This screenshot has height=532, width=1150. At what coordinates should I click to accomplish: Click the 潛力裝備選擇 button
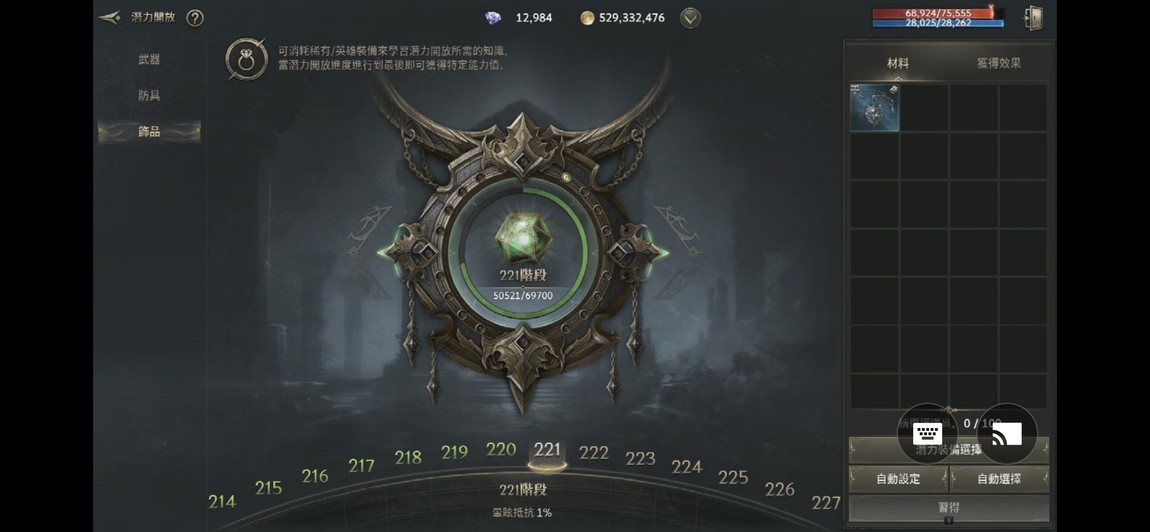(950, 451)
